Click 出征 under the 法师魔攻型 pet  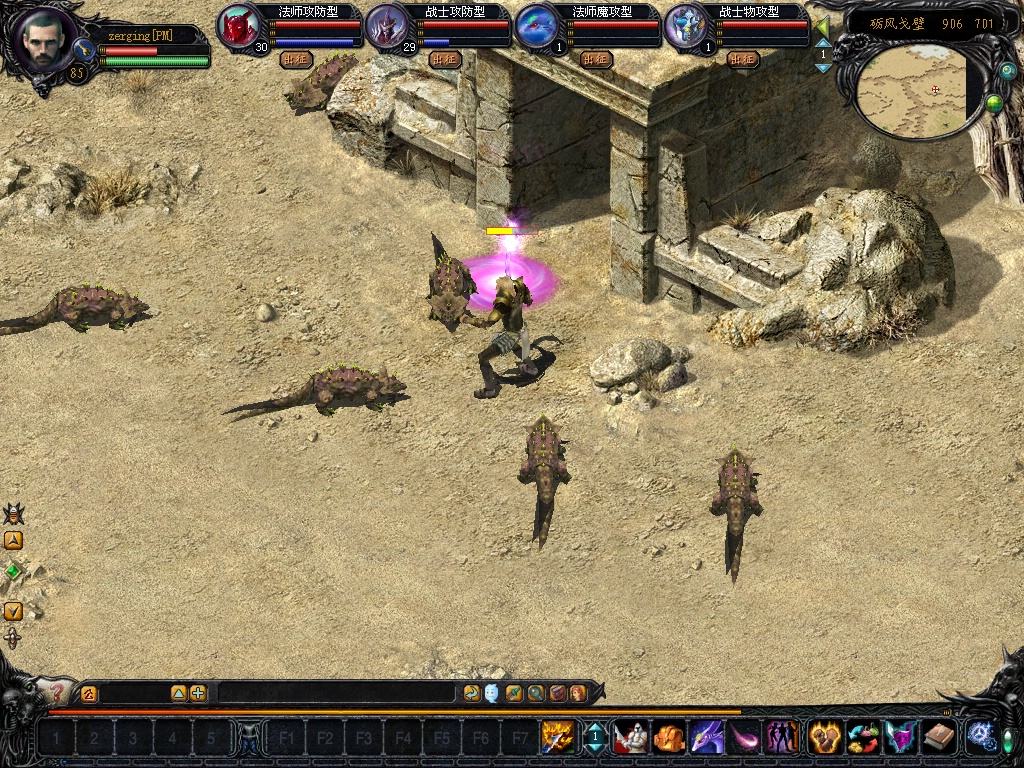pos(594,59)
